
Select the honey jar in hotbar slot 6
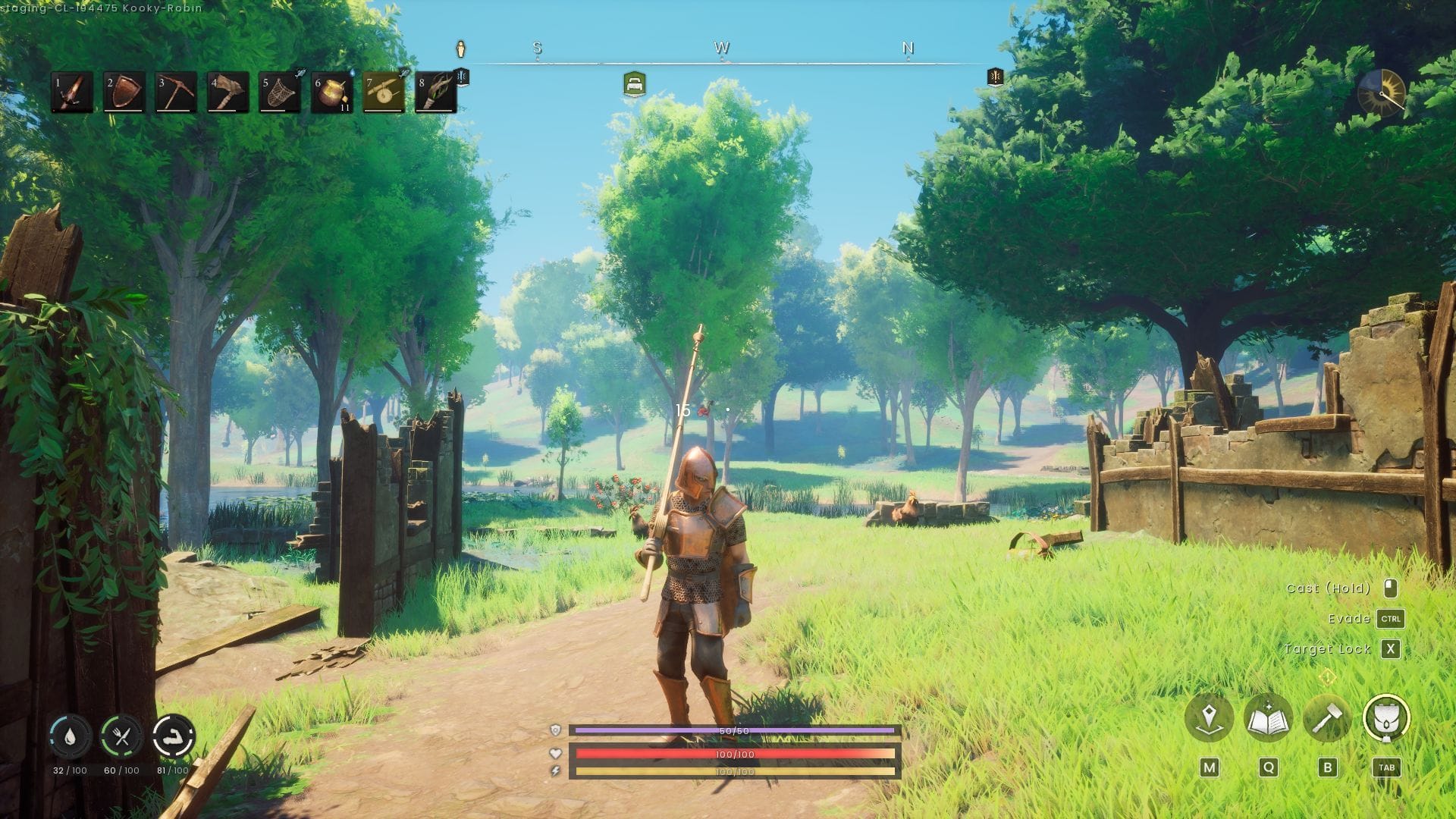[x=331, y=93]
